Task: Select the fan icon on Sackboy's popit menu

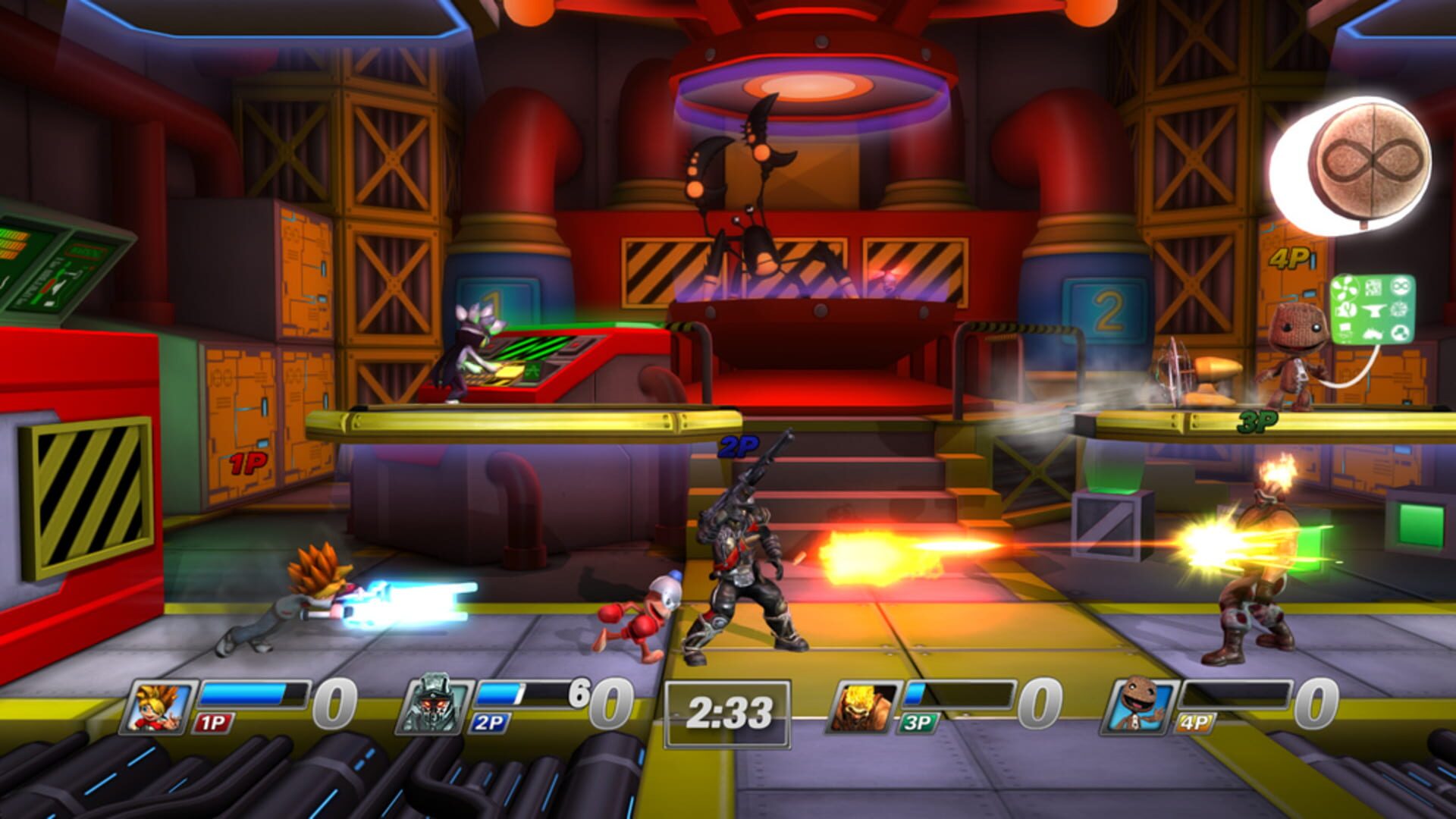Action: [1346, 287]
